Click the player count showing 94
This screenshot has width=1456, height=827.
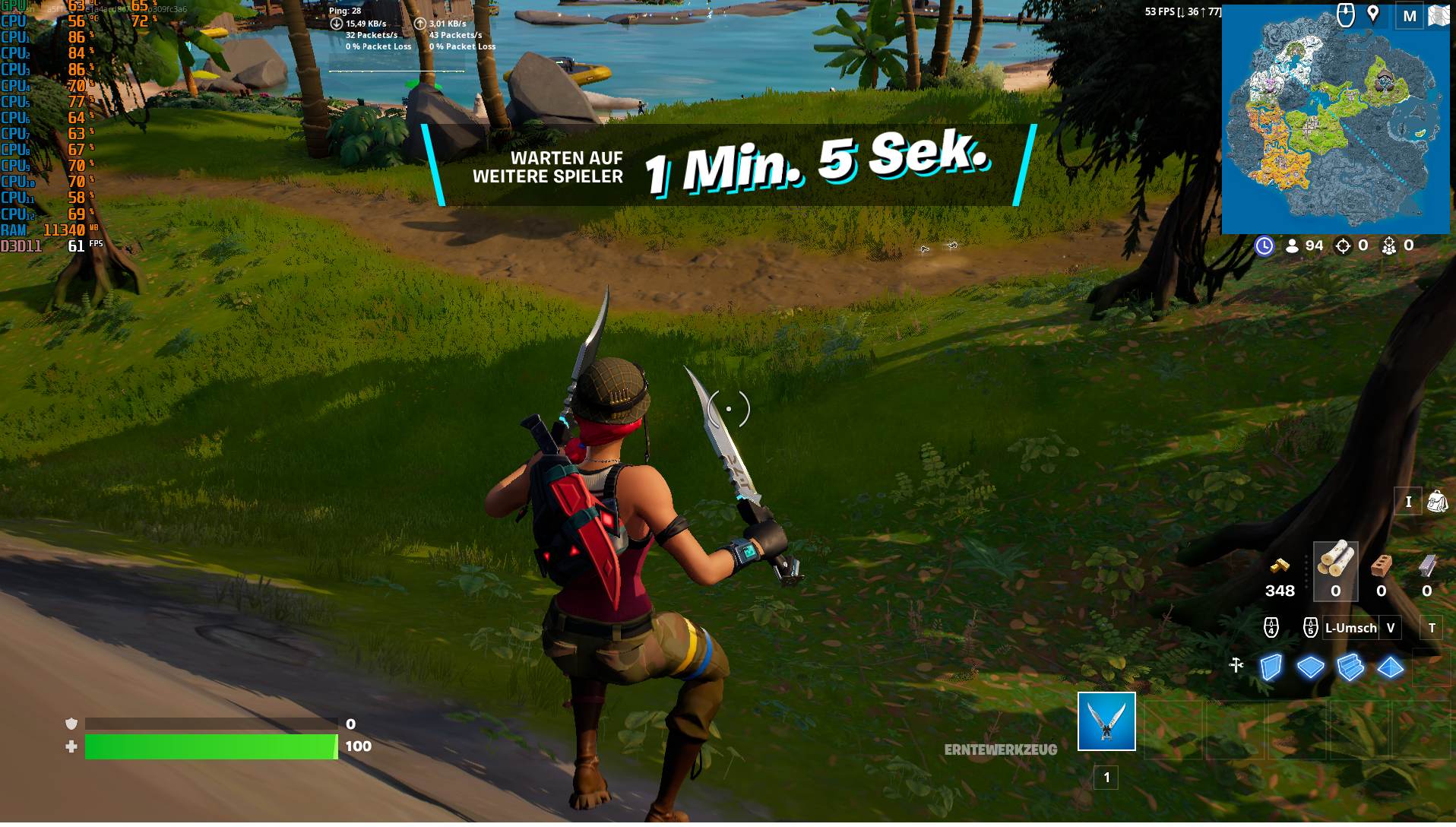[x=1304, y=245]
